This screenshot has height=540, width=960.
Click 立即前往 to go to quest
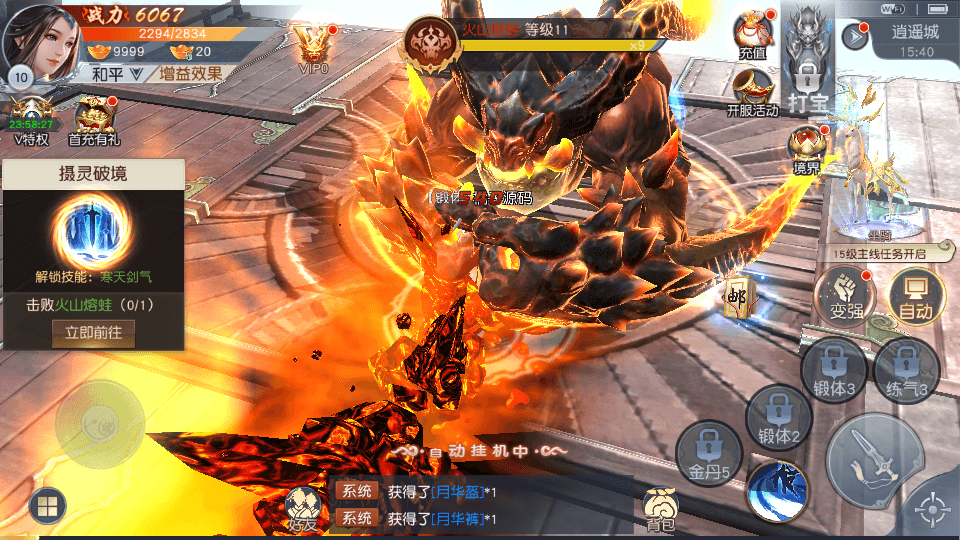coord(93,333)
